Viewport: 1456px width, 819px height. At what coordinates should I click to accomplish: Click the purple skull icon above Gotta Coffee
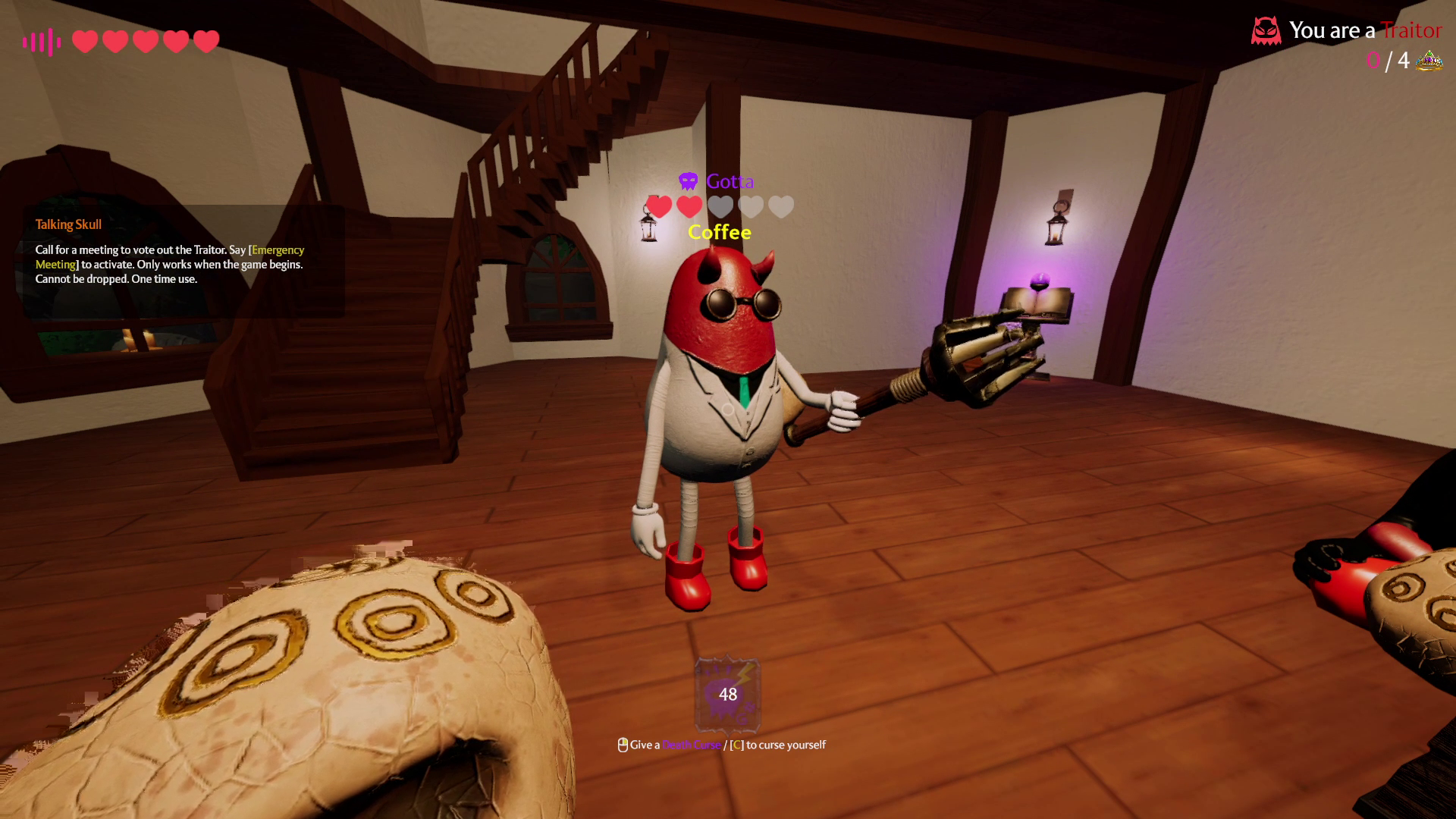point(687,181)
